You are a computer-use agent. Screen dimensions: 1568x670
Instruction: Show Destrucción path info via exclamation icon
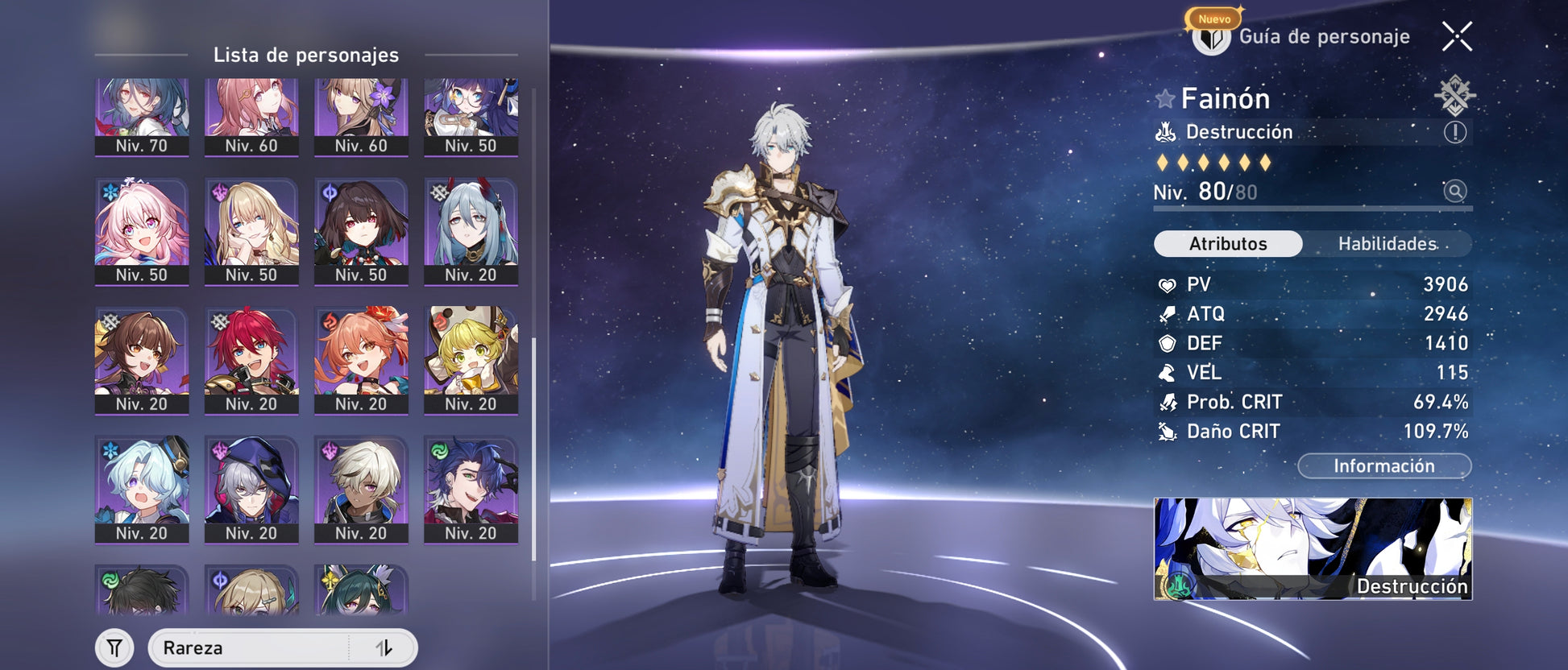(1454, 132)
